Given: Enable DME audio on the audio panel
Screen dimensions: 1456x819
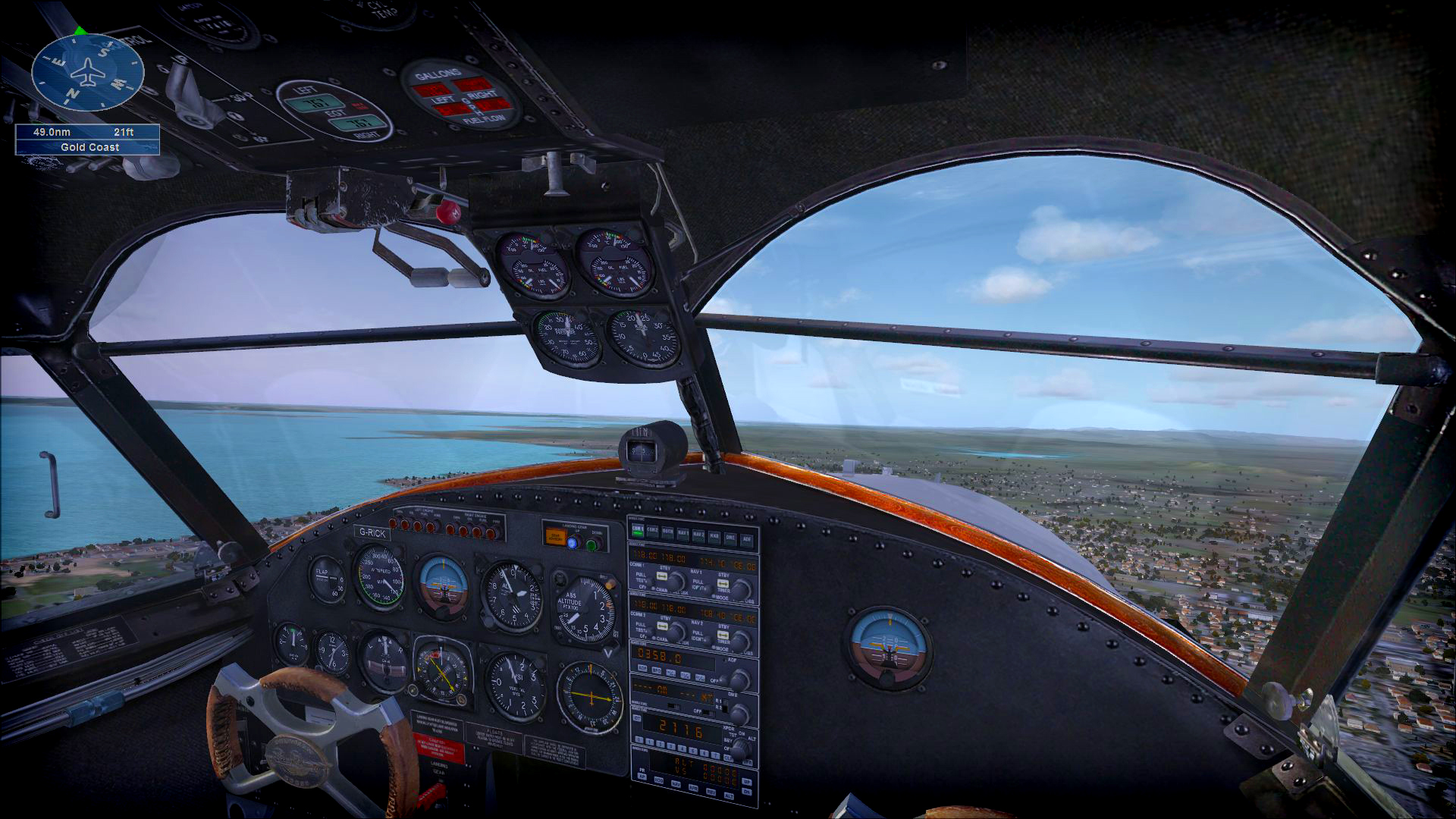Looking at the screenshot, I should [730, 538].
